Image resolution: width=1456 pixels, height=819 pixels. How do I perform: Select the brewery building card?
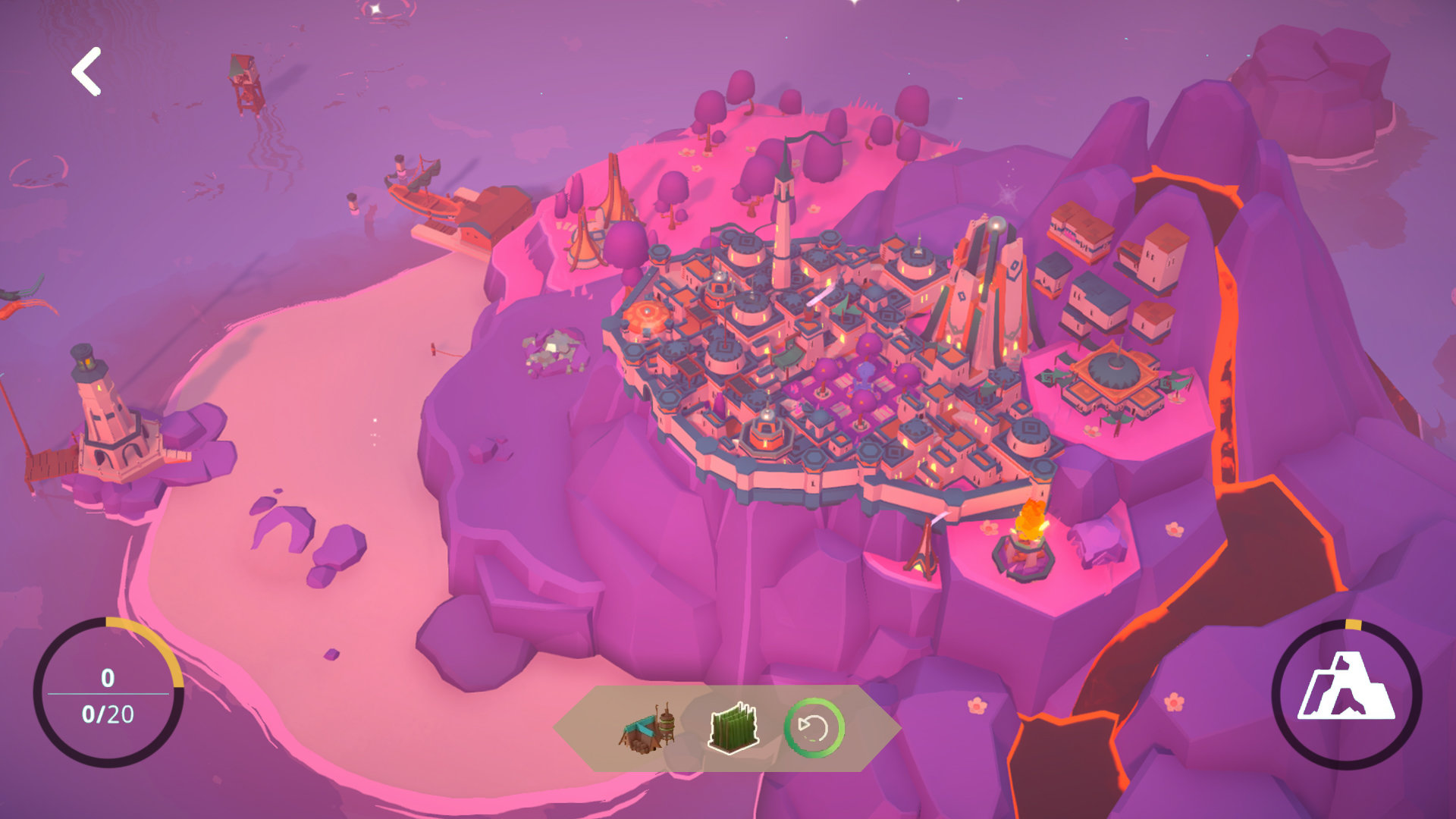pos(649,729)
